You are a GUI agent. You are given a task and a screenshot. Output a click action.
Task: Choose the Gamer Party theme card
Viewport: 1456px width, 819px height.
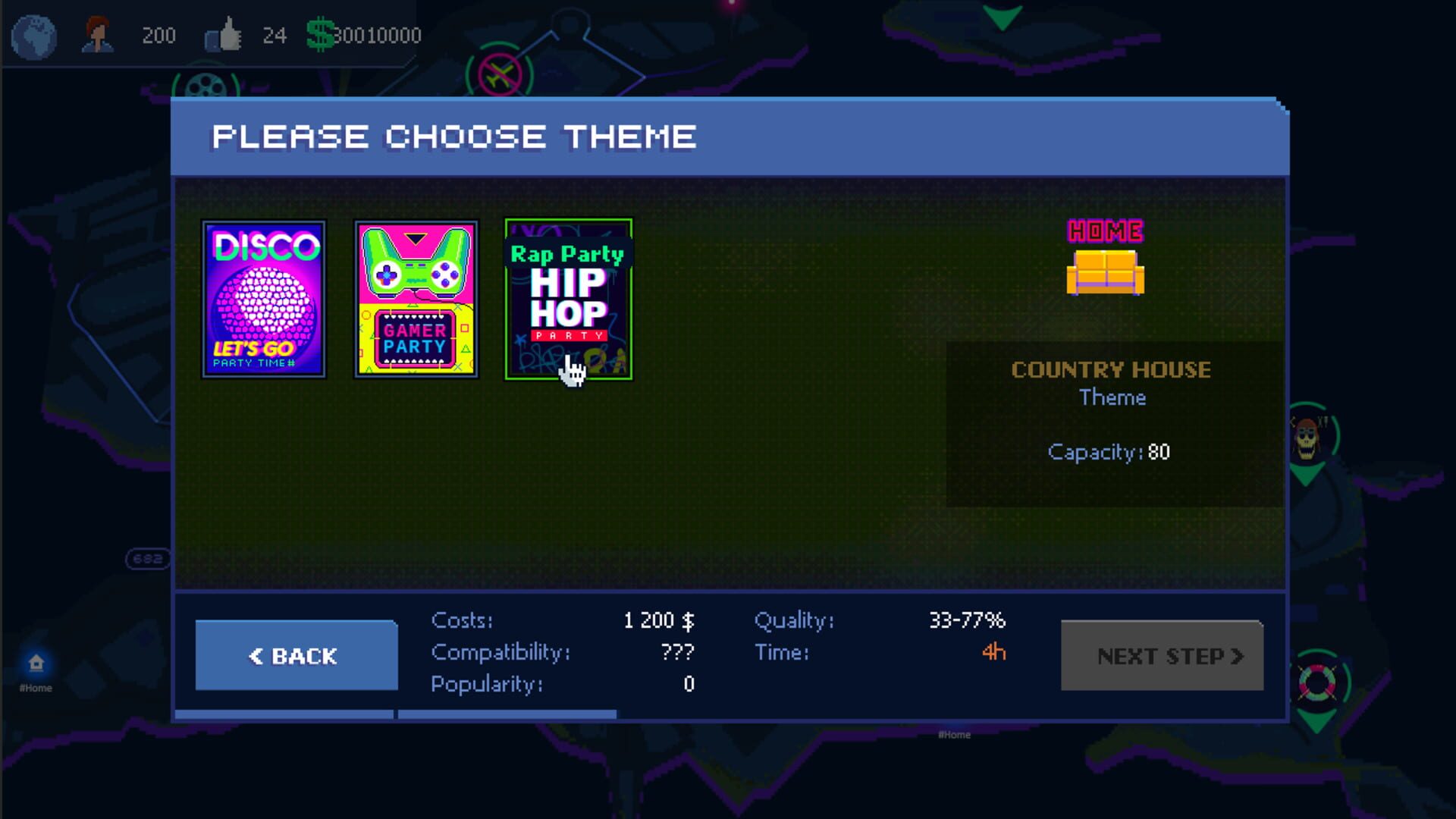(416, 299)
